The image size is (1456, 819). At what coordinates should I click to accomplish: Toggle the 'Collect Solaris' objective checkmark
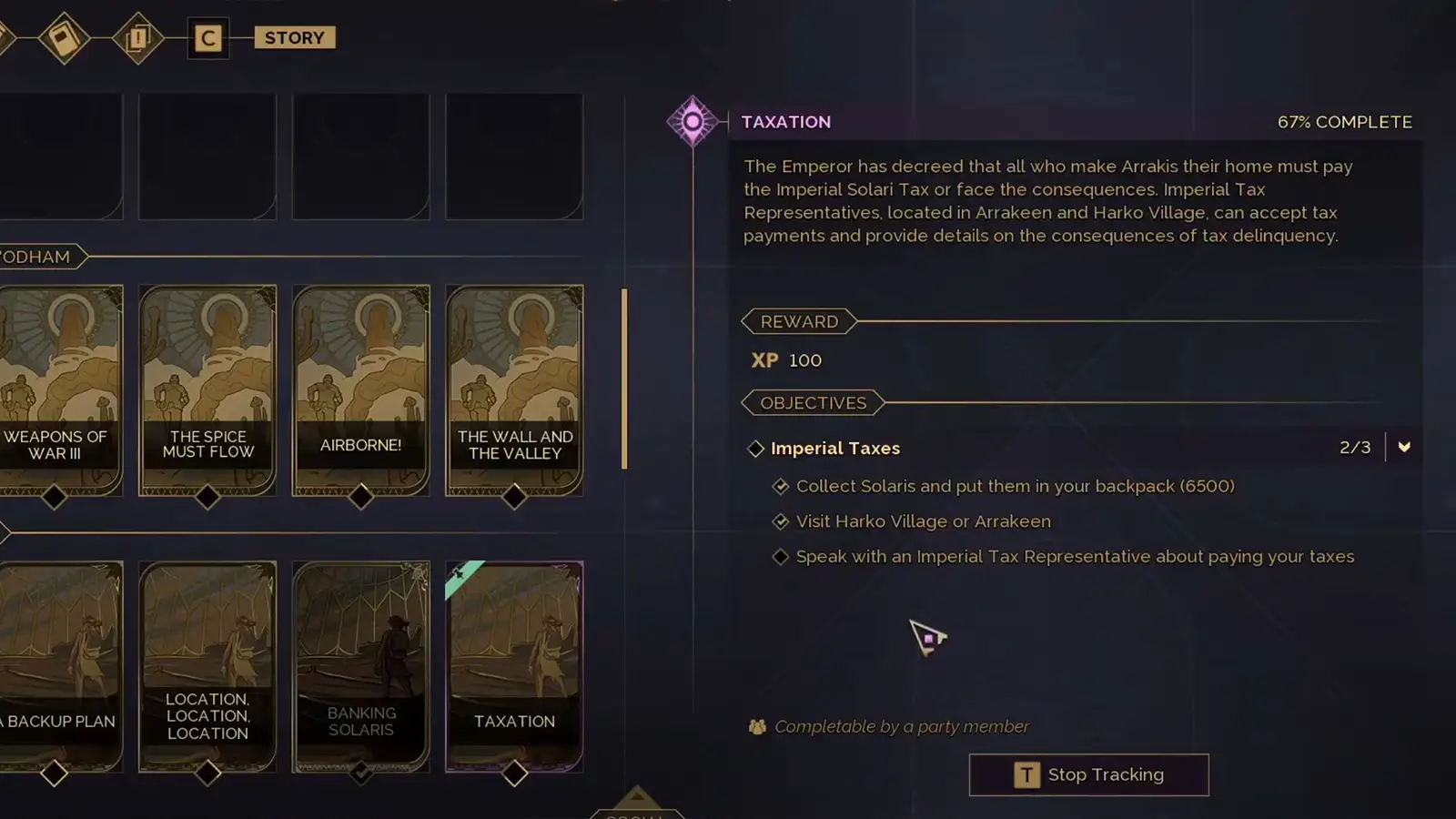pyautogui.click(x=782, y=486)
